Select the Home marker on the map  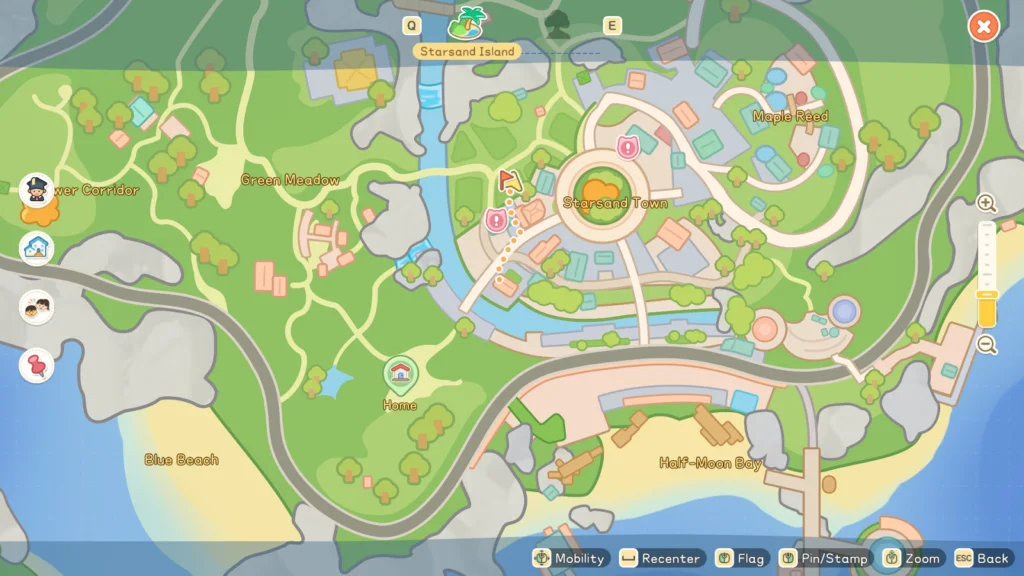pos(400,373)
